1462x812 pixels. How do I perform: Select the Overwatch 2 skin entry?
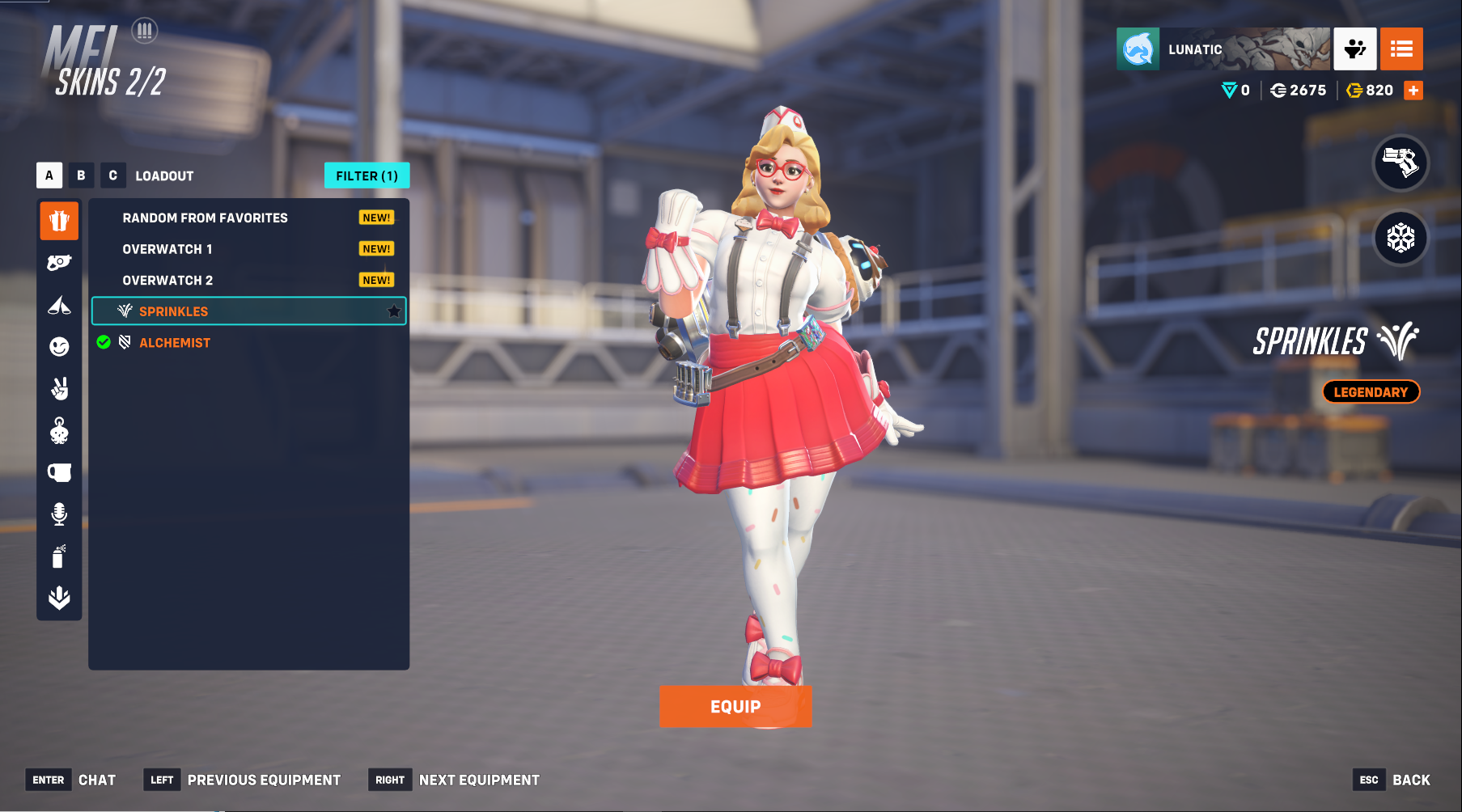168,280
